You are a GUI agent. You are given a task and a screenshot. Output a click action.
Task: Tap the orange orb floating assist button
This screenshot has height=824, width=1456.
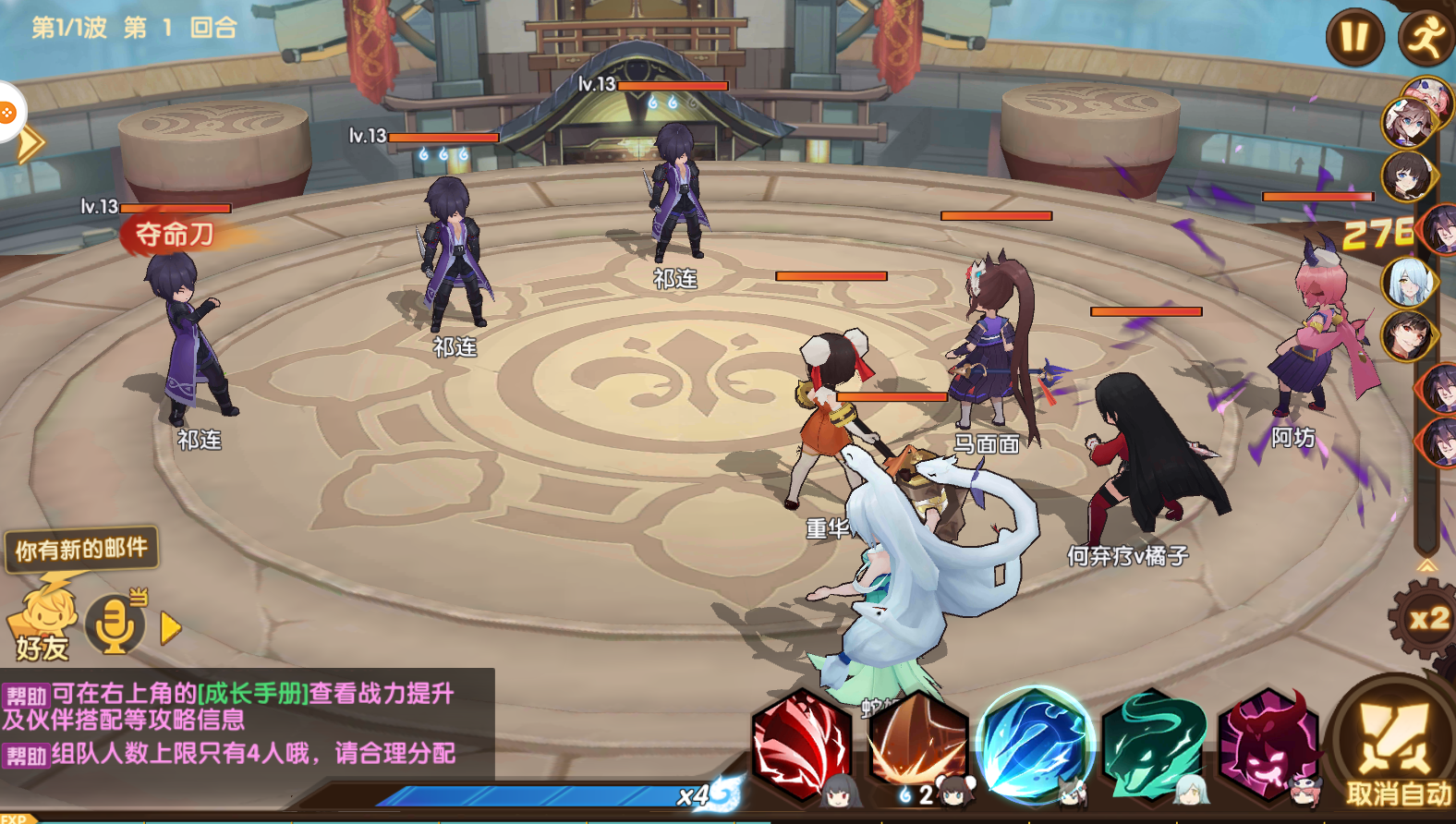7,113
